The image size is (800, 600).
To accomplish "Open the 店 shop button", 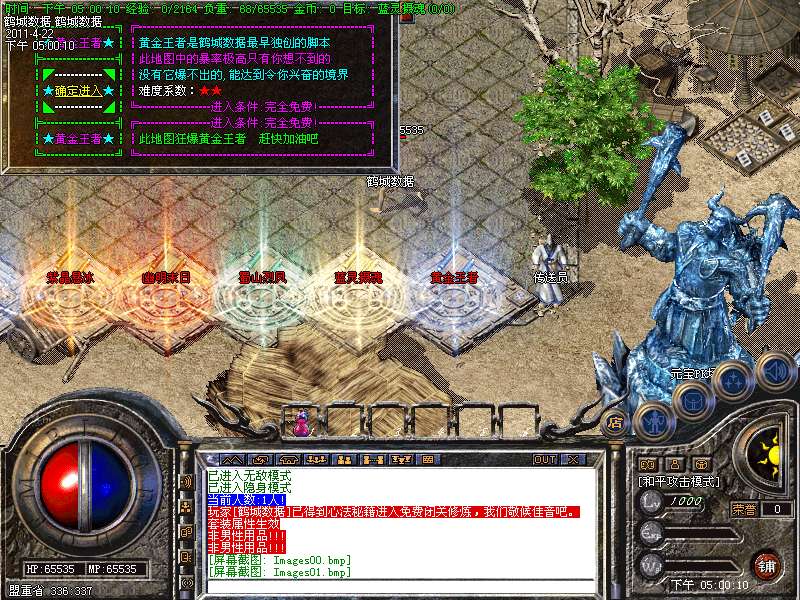I will (x=615, y=421).
